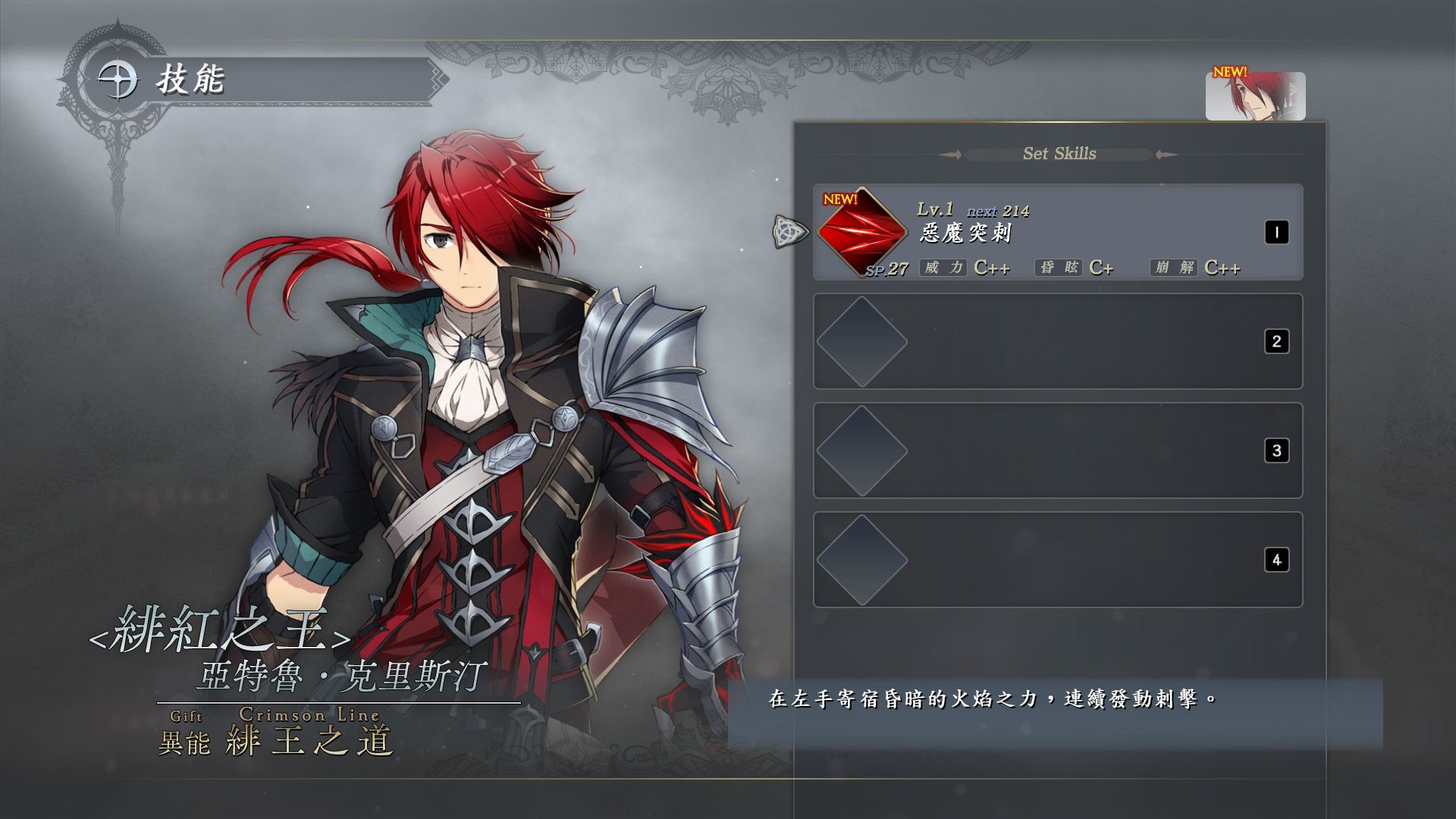Toggle skill assignment for slot 2 button
The width and height of the screenshot is (1456, 819).
[1278, 341]
